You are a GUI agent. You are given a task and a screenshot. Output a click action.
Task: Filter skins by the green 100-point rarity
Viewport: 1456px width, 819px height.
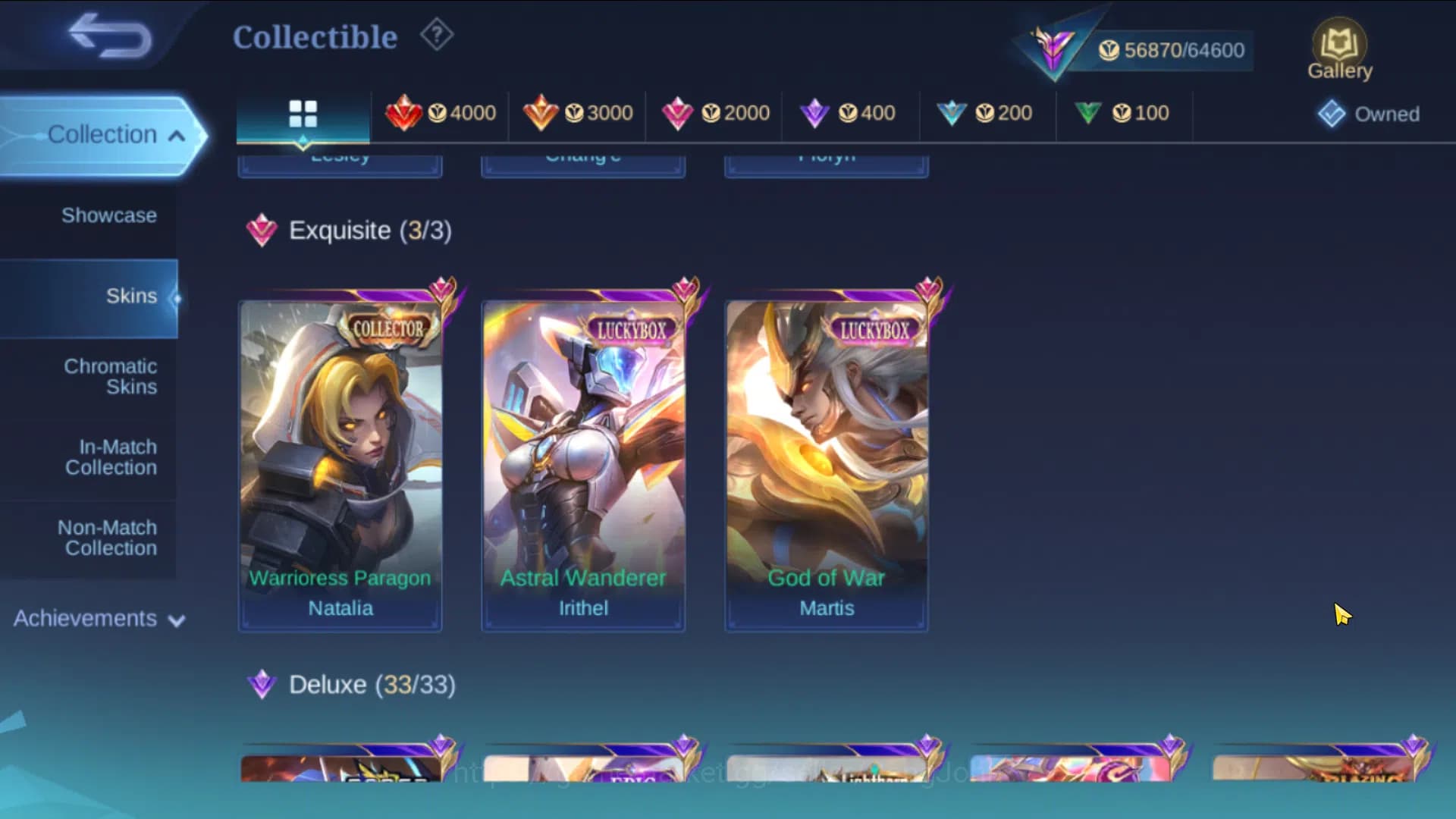click(1123, 113)
